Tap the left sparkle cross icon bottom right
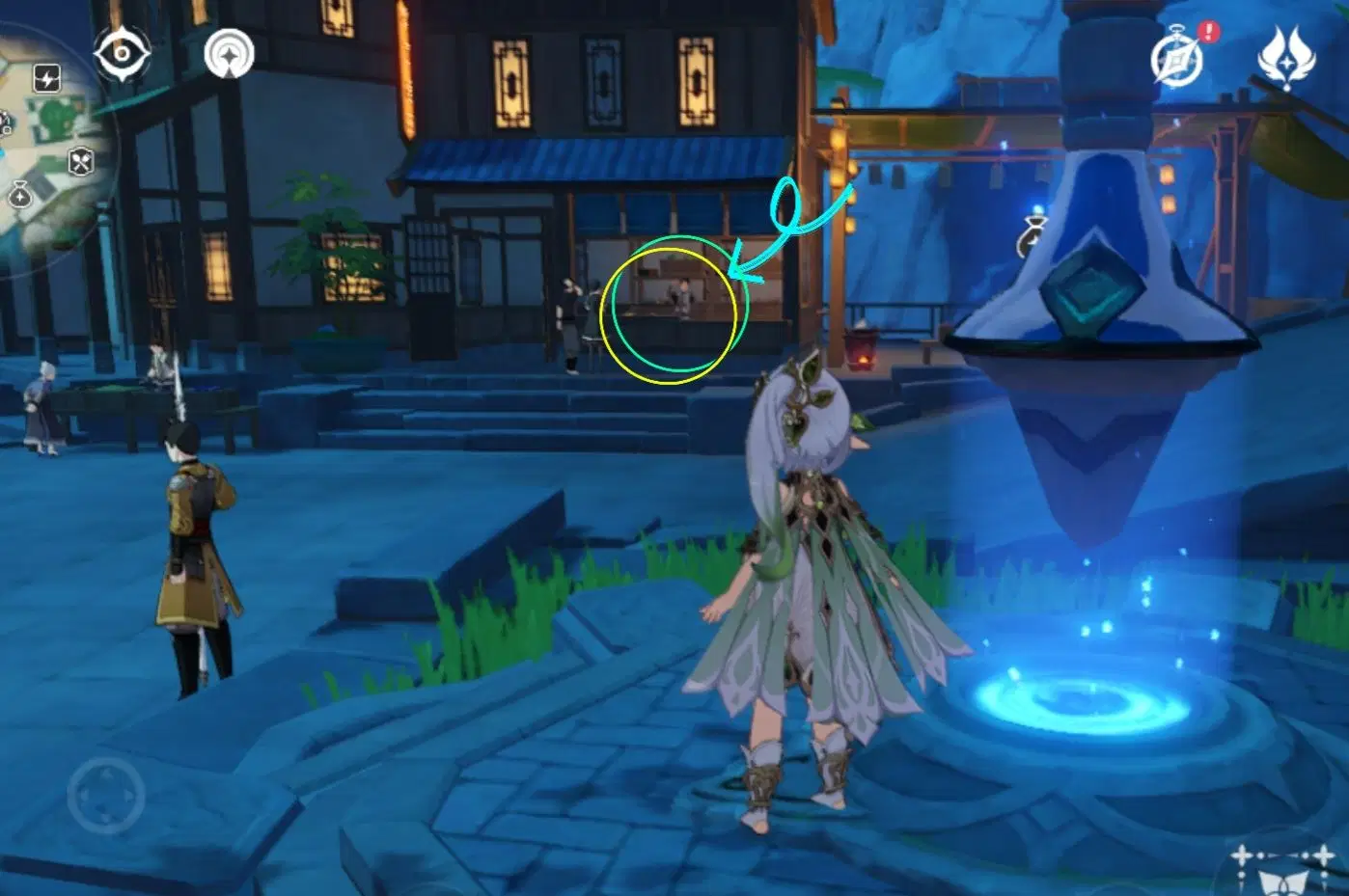Image resolution: width=1349 pixels, height=896 pixels. pyautogui.click(x=1242, y=855)
